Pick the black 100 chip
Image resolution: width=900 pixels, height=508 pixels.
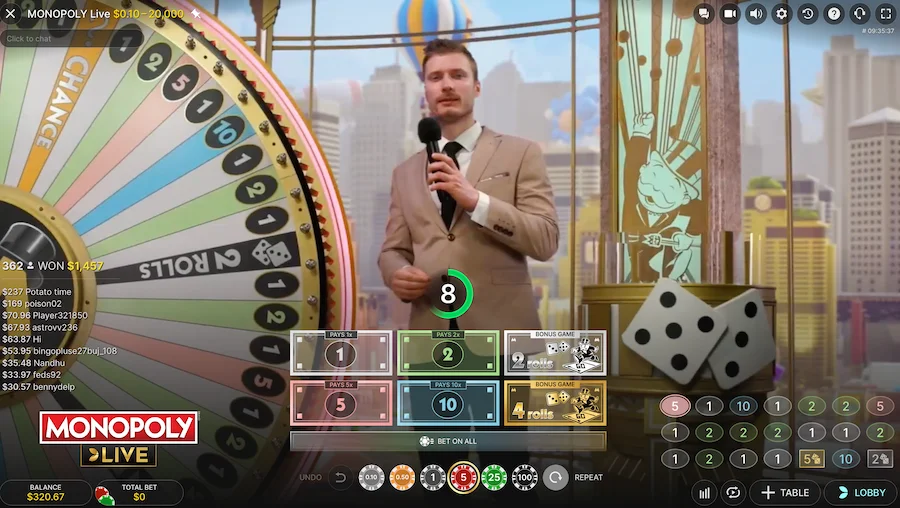pyautogui.click(x=524, y=478)
